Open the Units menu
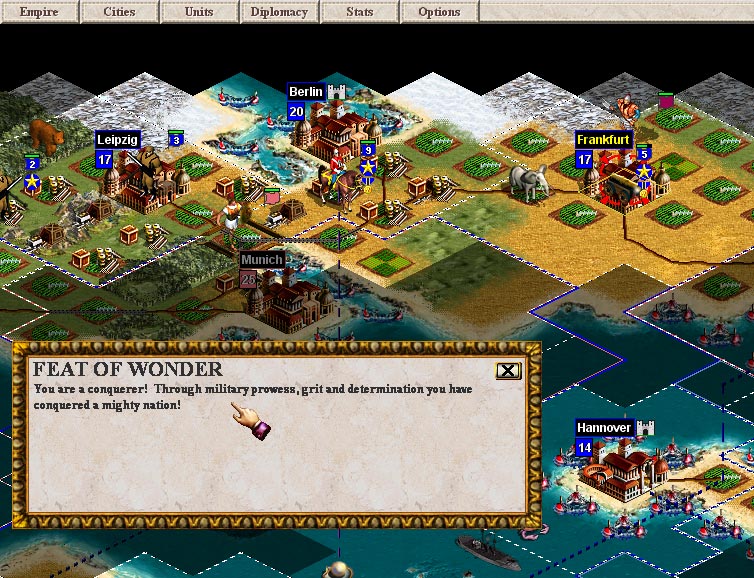754x578 pixels. [199, 12]
